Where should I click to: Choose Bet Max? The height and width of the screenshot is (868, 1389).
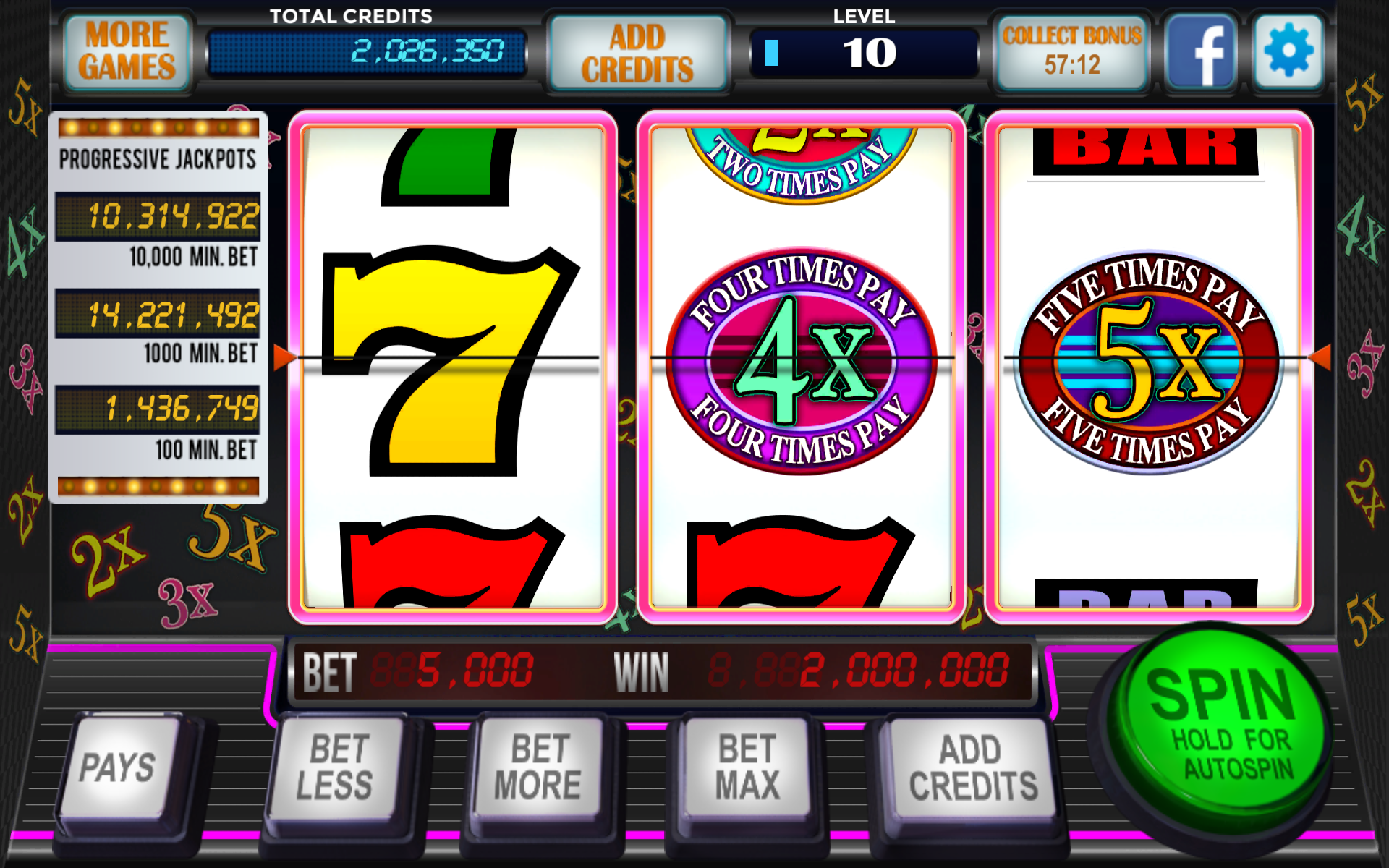pos(747,767)
